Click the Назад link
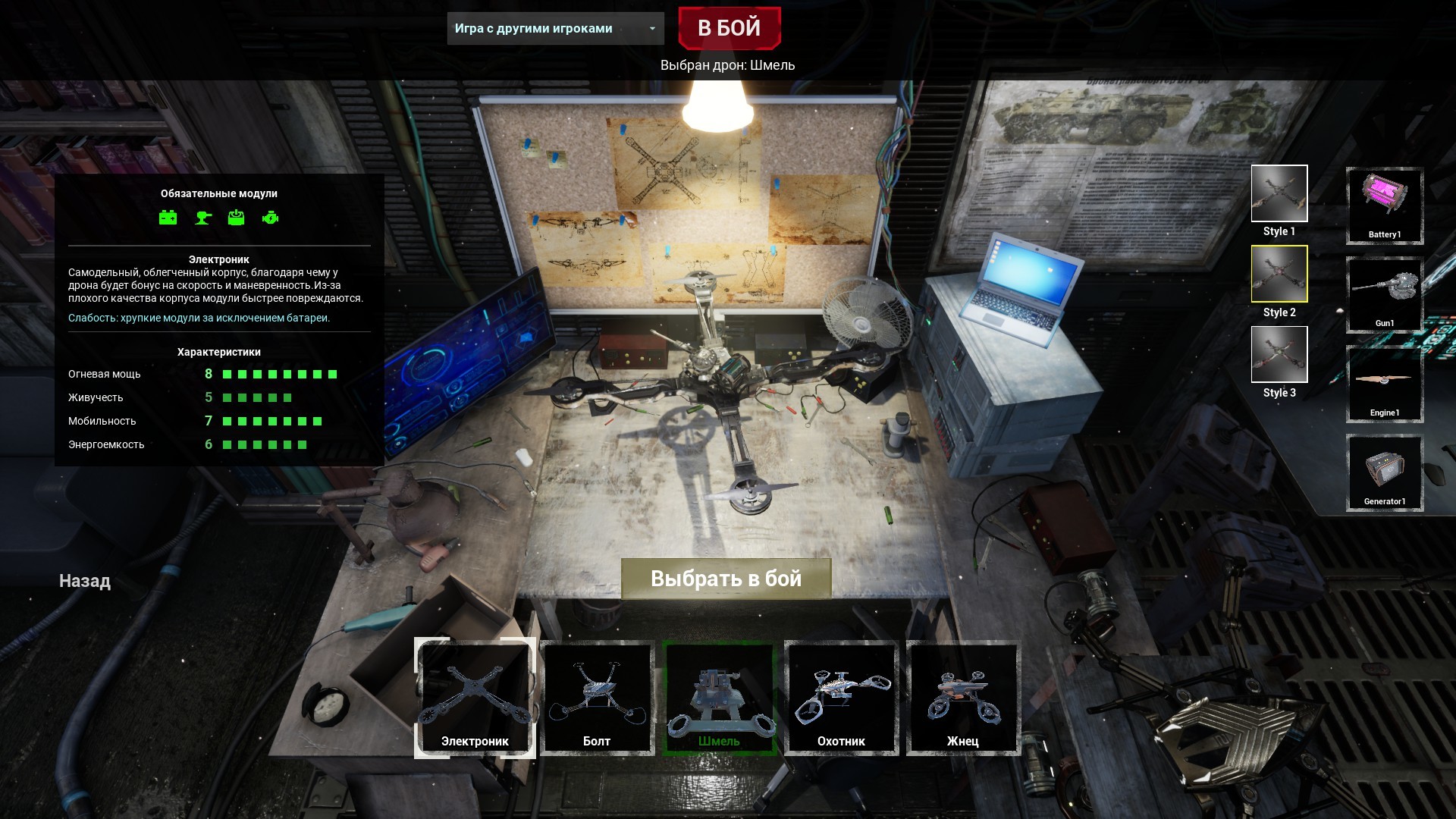This screenshot has width=1456, height=819. [x=83, y=581]
